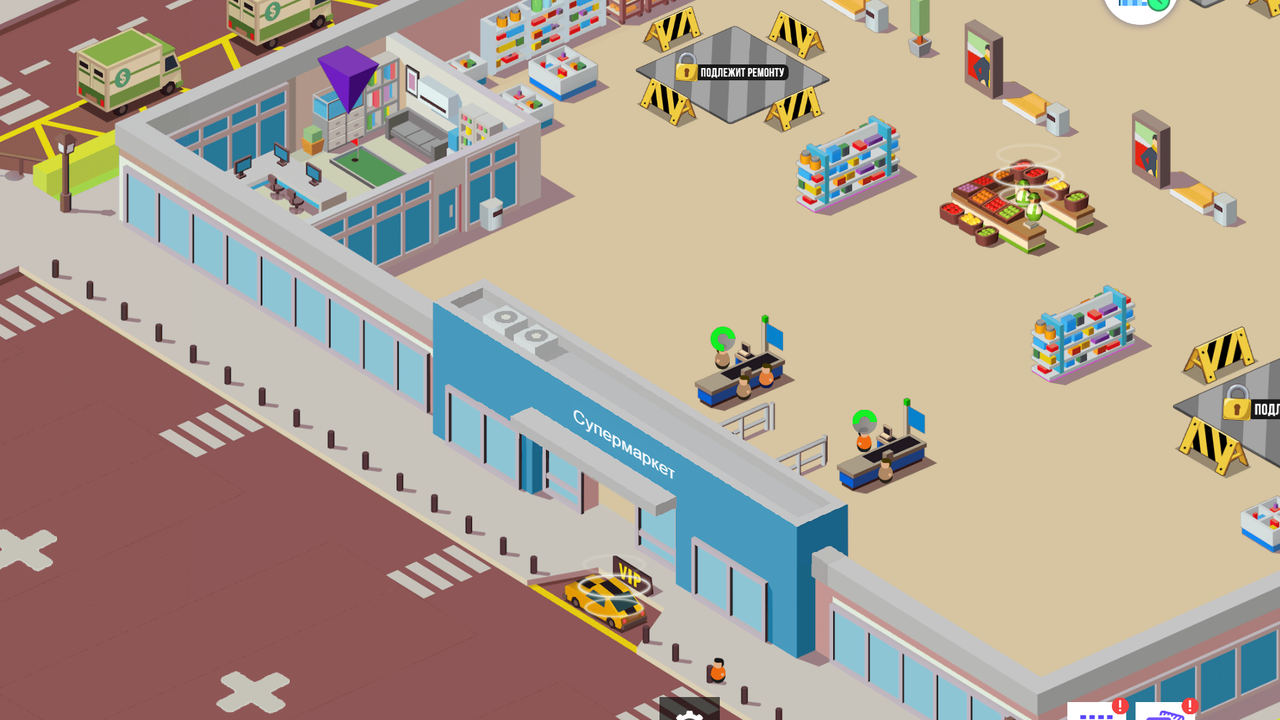Open the settings gear menu
The image size is (1280, 720).
coord(688,715)
